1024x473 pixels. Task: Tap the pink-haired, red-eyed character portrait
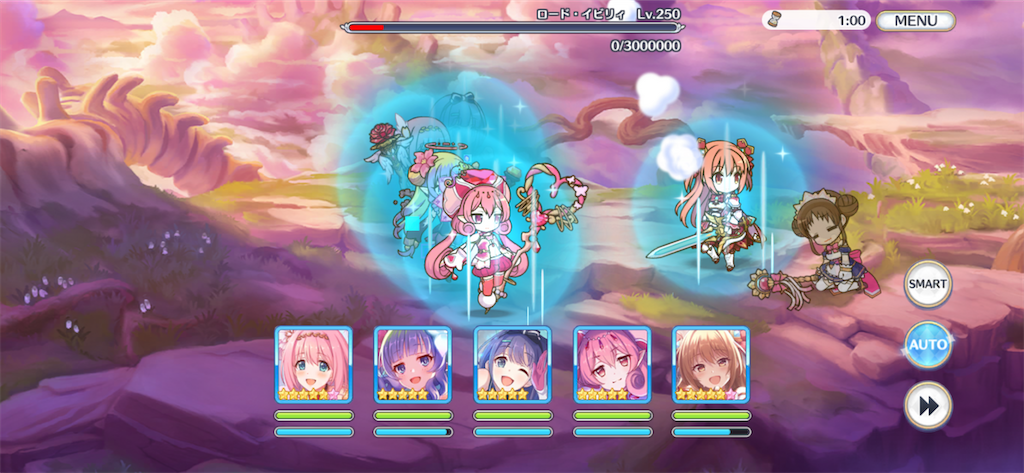coord(612,365)
